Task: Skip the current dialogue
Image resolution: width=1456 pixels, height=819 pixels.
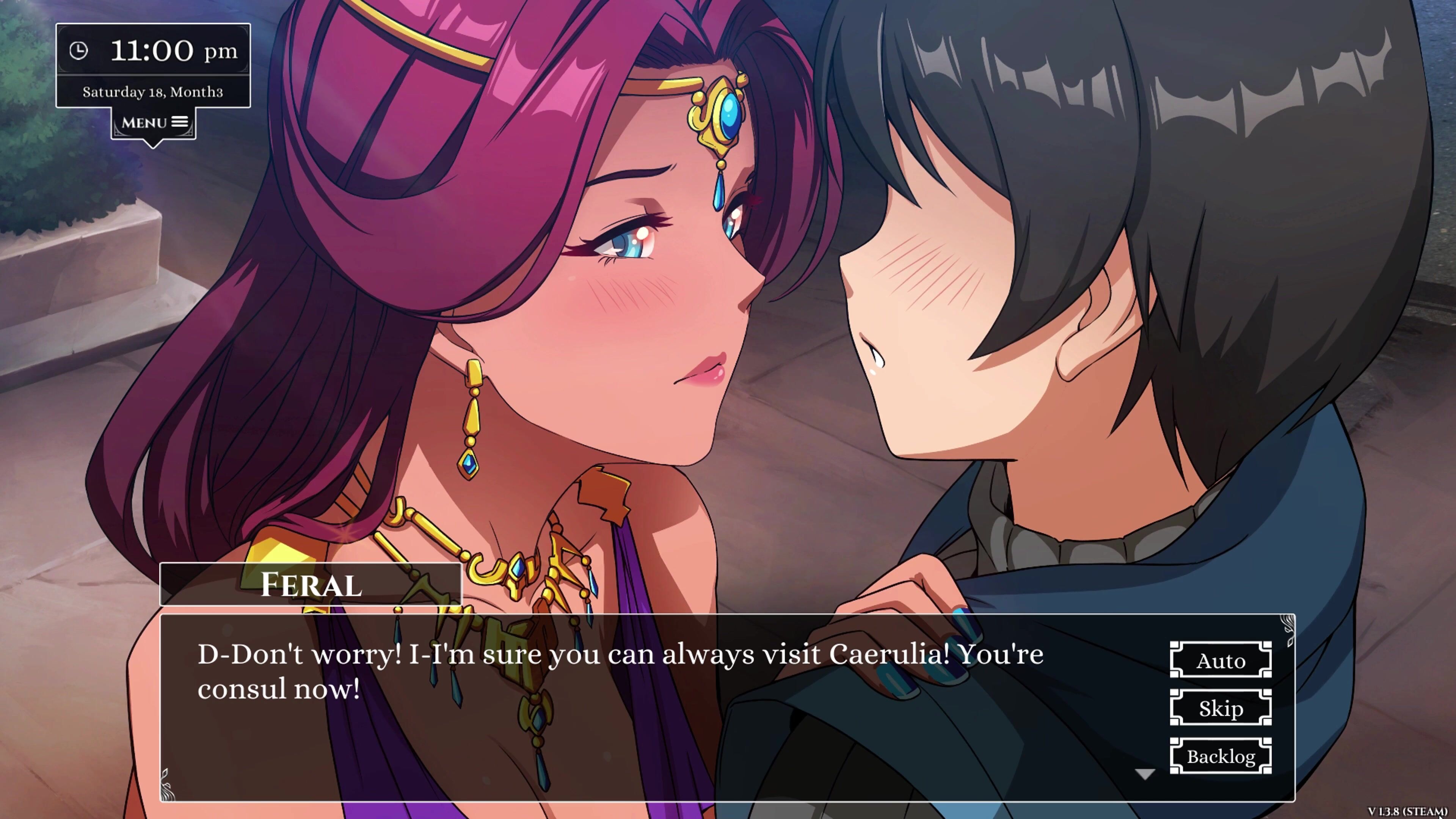Action: [x=1220, y=708]
